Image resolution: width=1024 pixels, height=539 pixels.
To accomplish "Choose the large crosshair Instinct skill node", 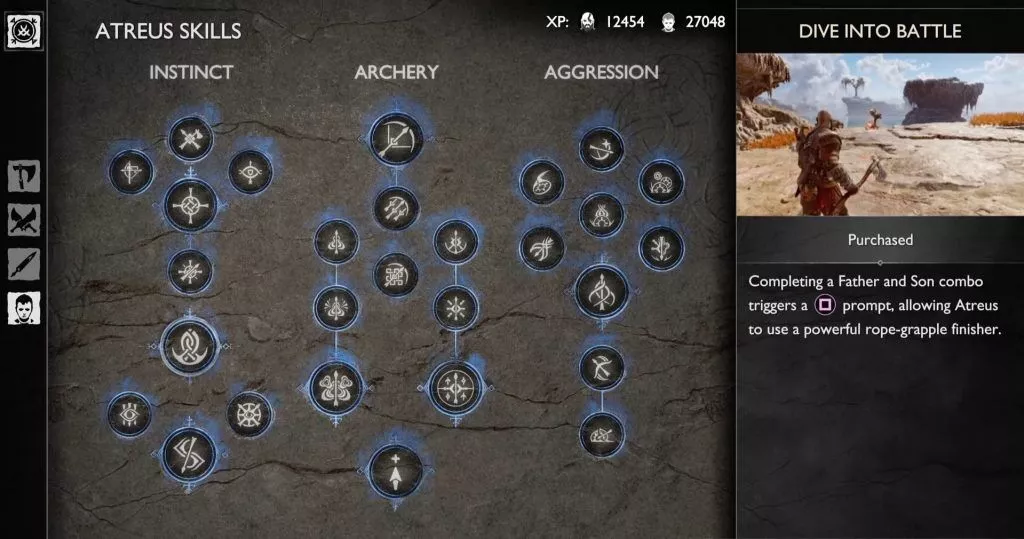I will point(190,205).
